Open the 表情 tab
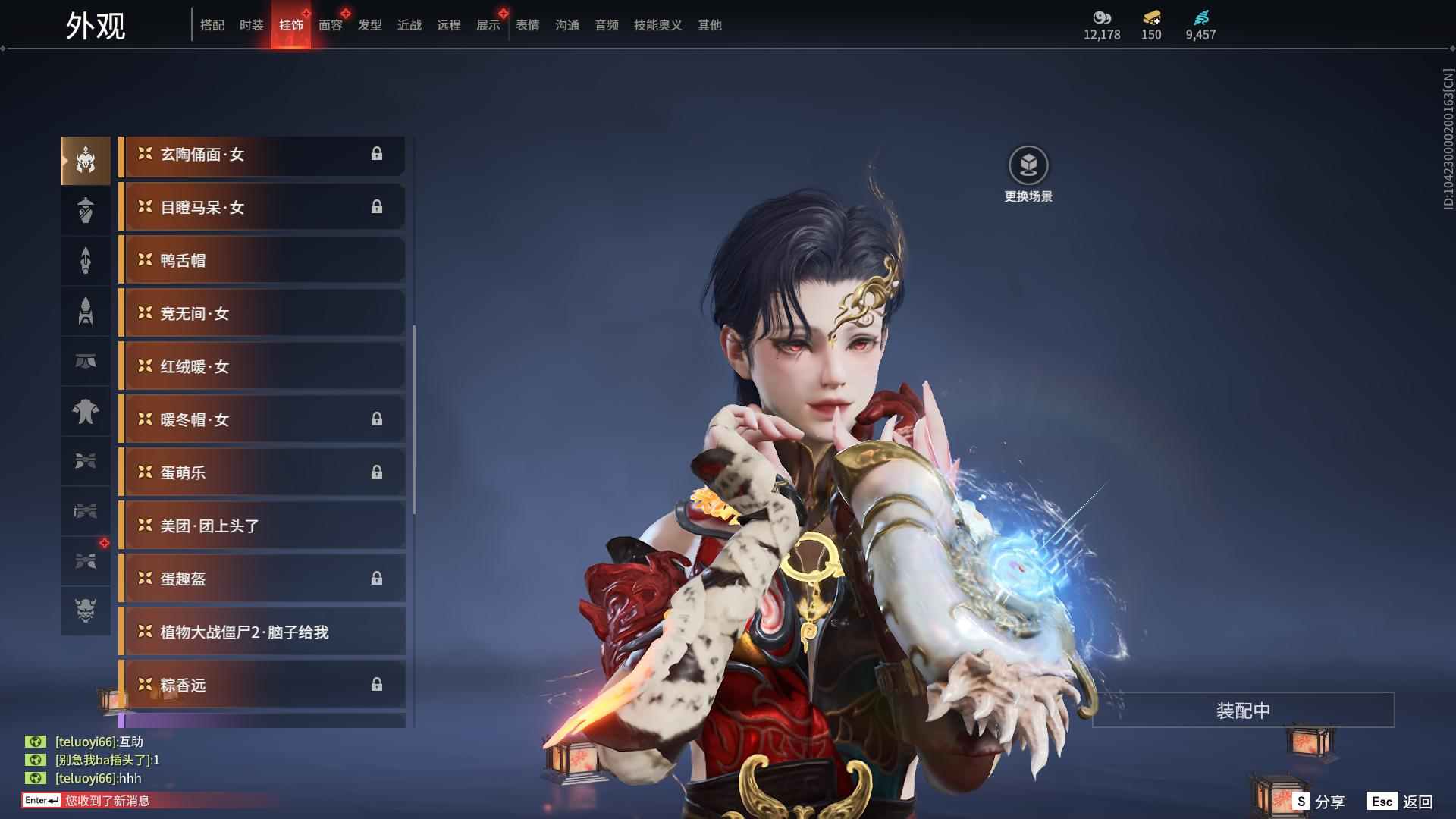 (x=528, y=25)
